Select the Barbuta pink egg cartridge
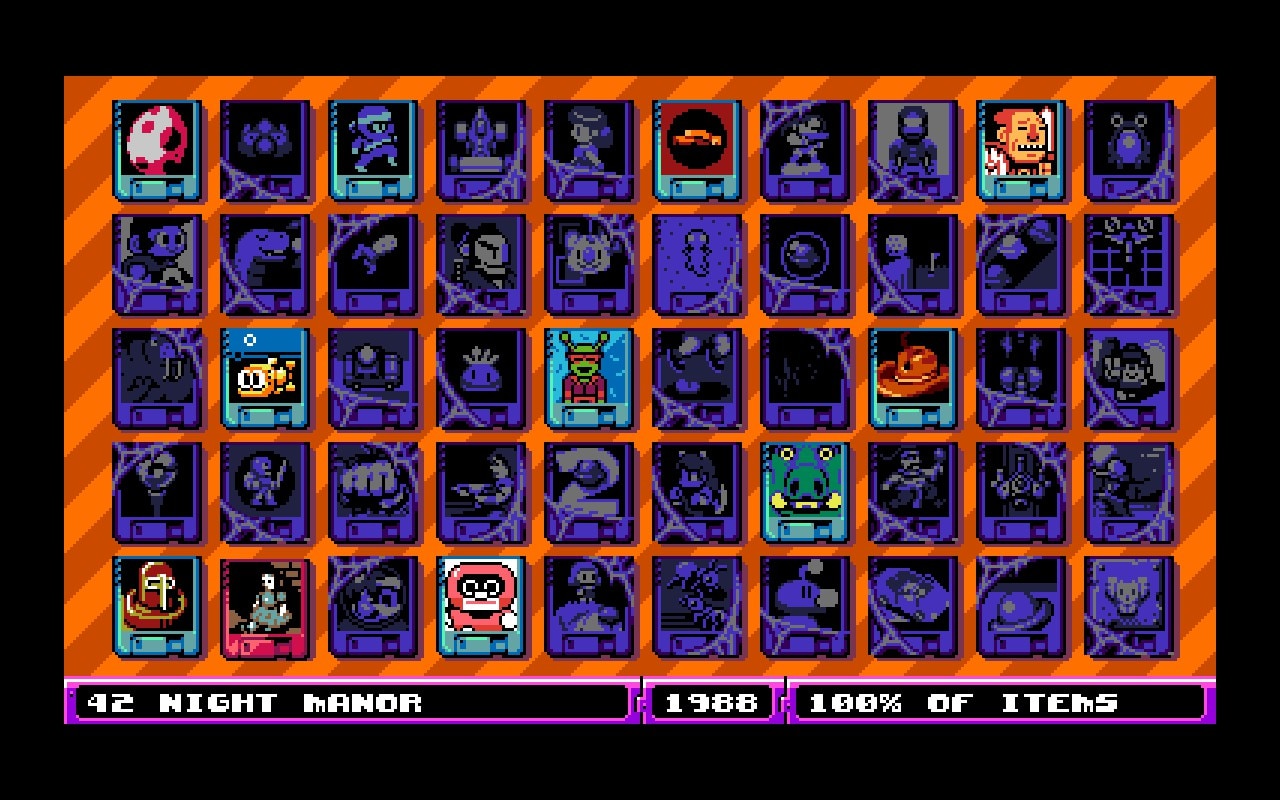The image size is (1280, 800). (x=157, y=150)
